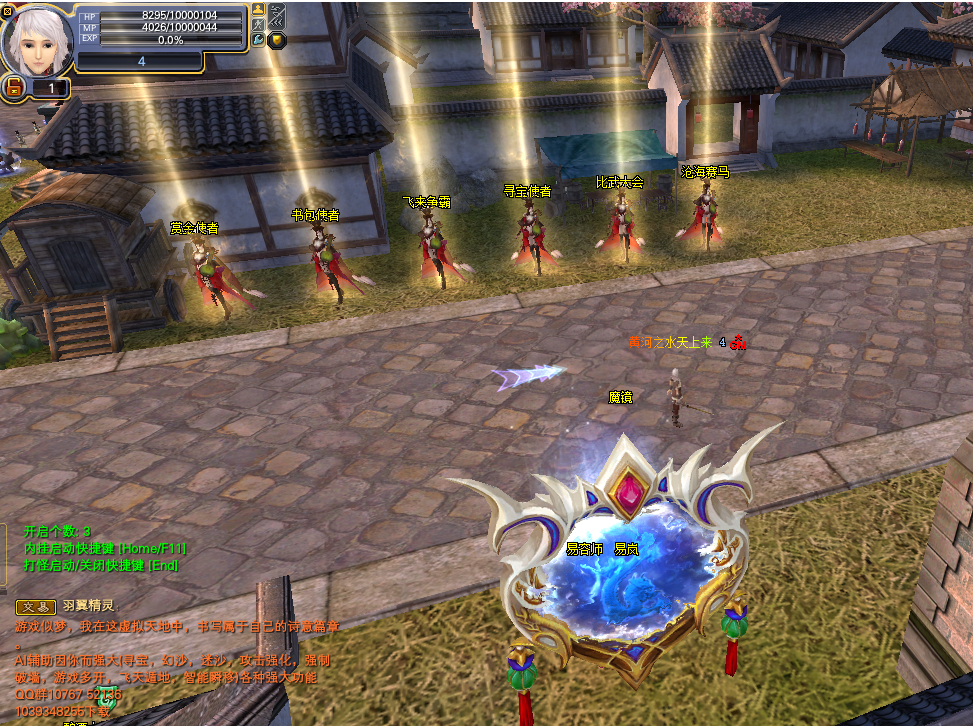This screenshot has height=726, width=973.
Task: Toggle the running figure icon
Action: pyautogui.click(x=258, y=25)
